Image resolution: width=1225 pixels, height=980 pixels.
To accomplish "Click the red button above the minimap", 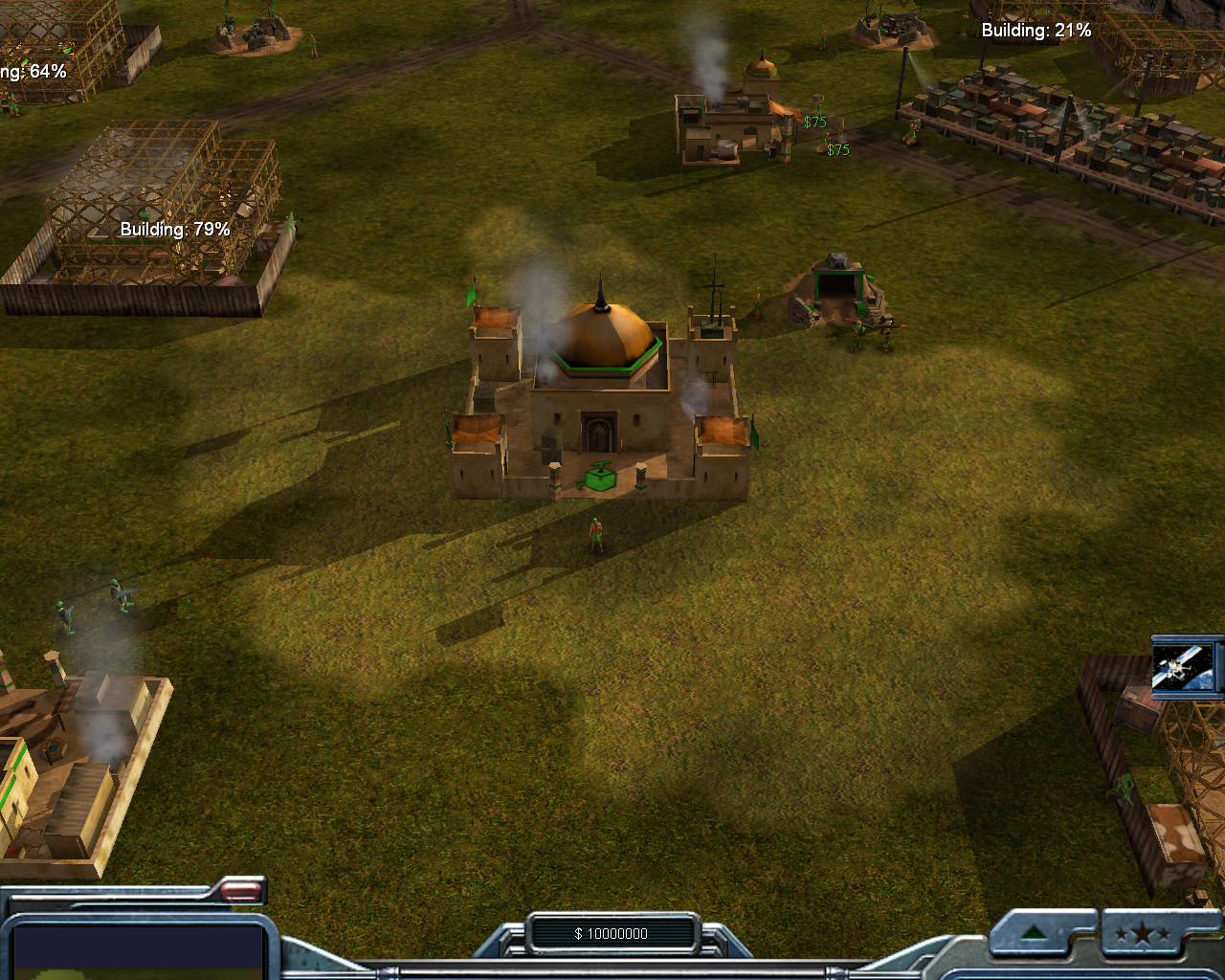I will click(x=242, y=893).
